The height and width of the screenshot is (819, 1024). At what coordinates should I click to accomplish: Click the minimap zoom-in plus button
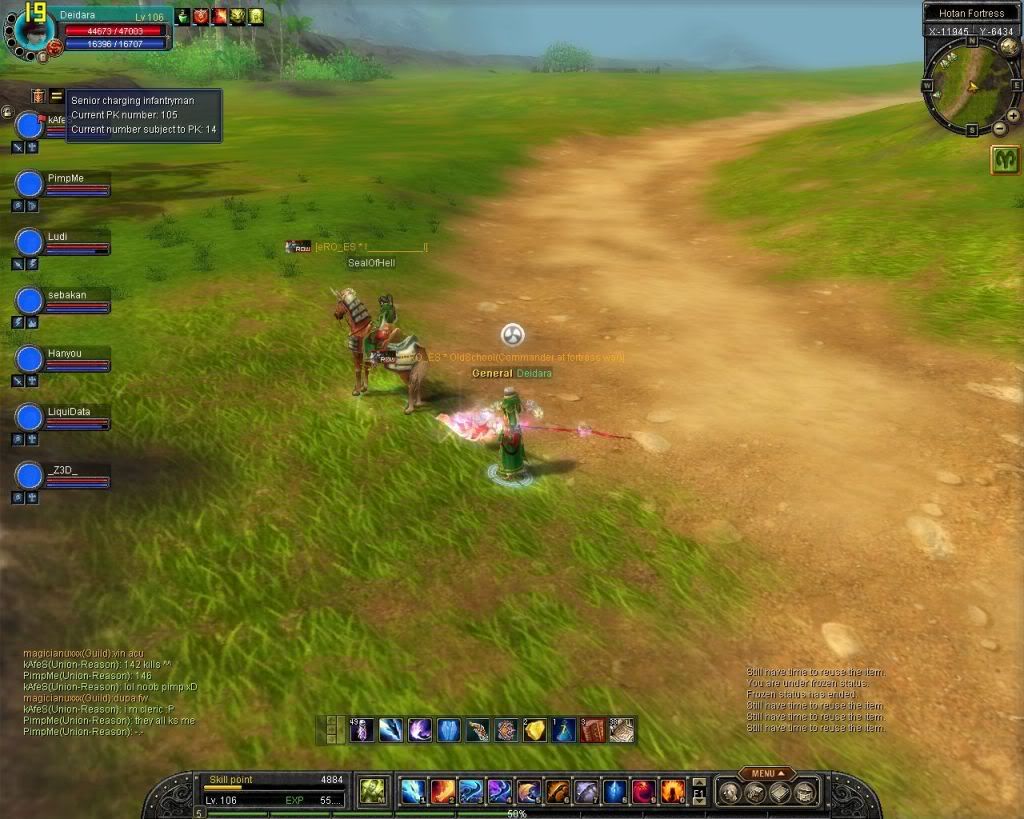pyautogui.click(x=1013, y=115)
